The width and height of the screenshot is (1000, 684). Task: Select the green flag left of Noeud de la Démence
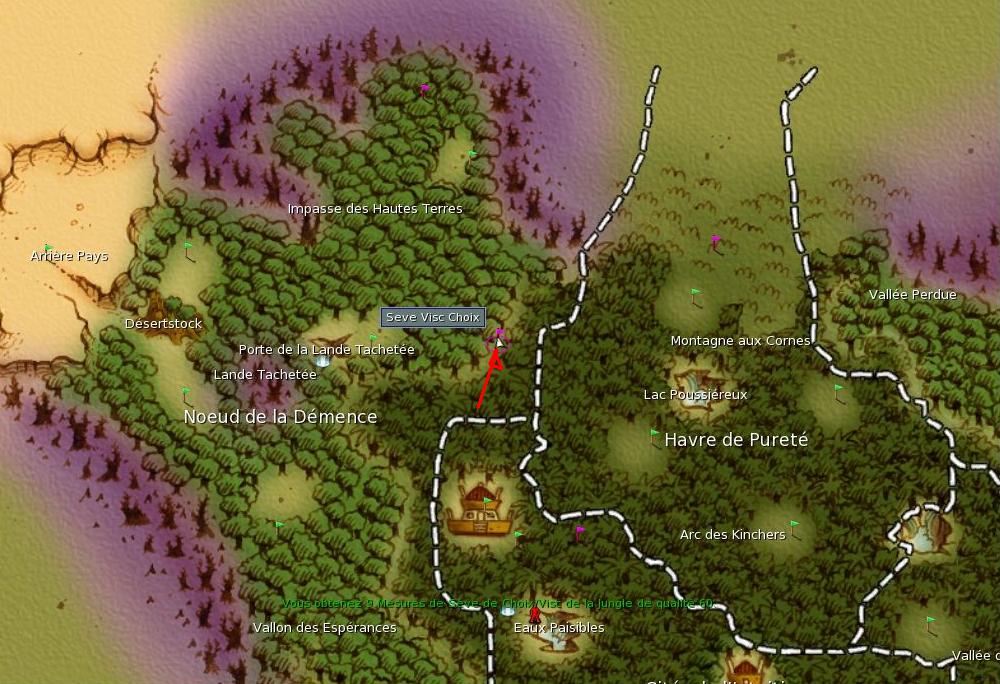[x=186, y=393]
